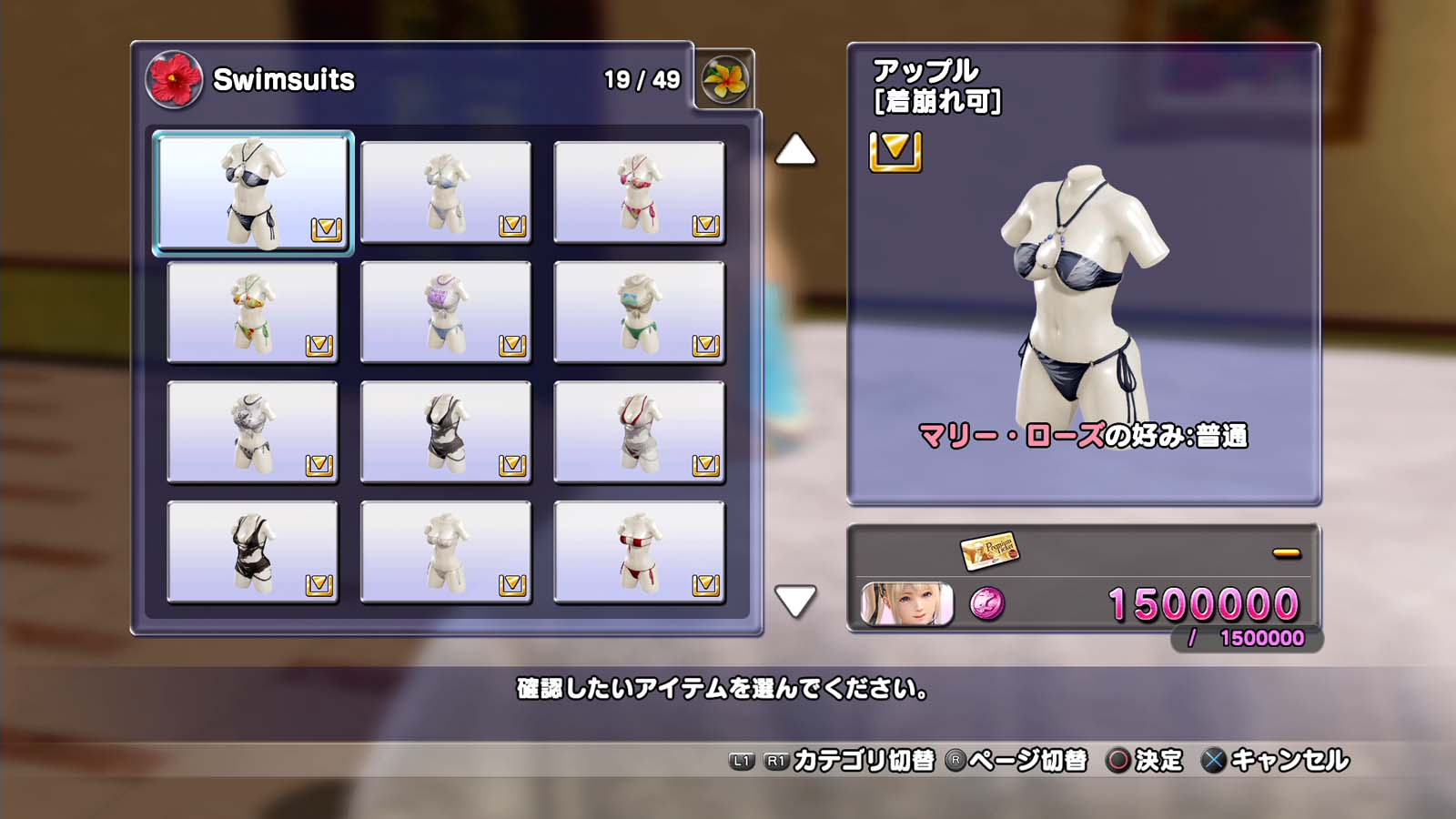The image size is (1456, 819).
Task: Open the red hibiscus Swimsuits category
Action: pos(173,80)
